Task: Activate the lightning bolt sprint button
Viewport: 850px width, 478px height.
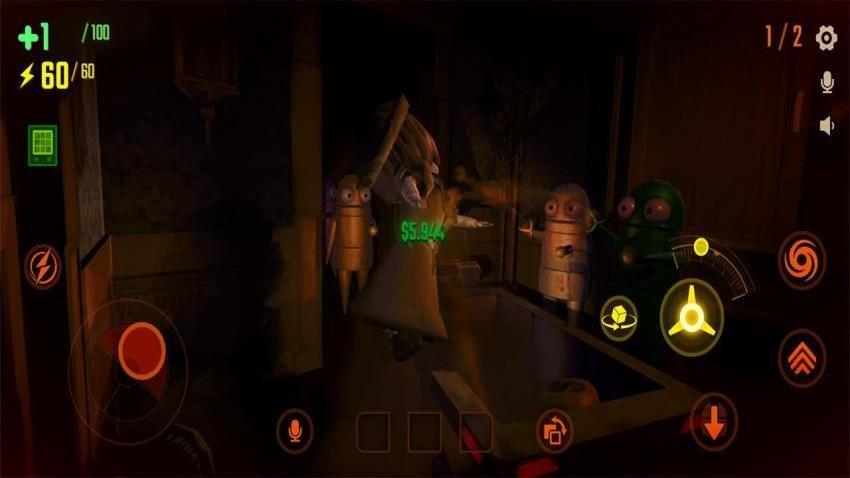Action: coord(43,266)
